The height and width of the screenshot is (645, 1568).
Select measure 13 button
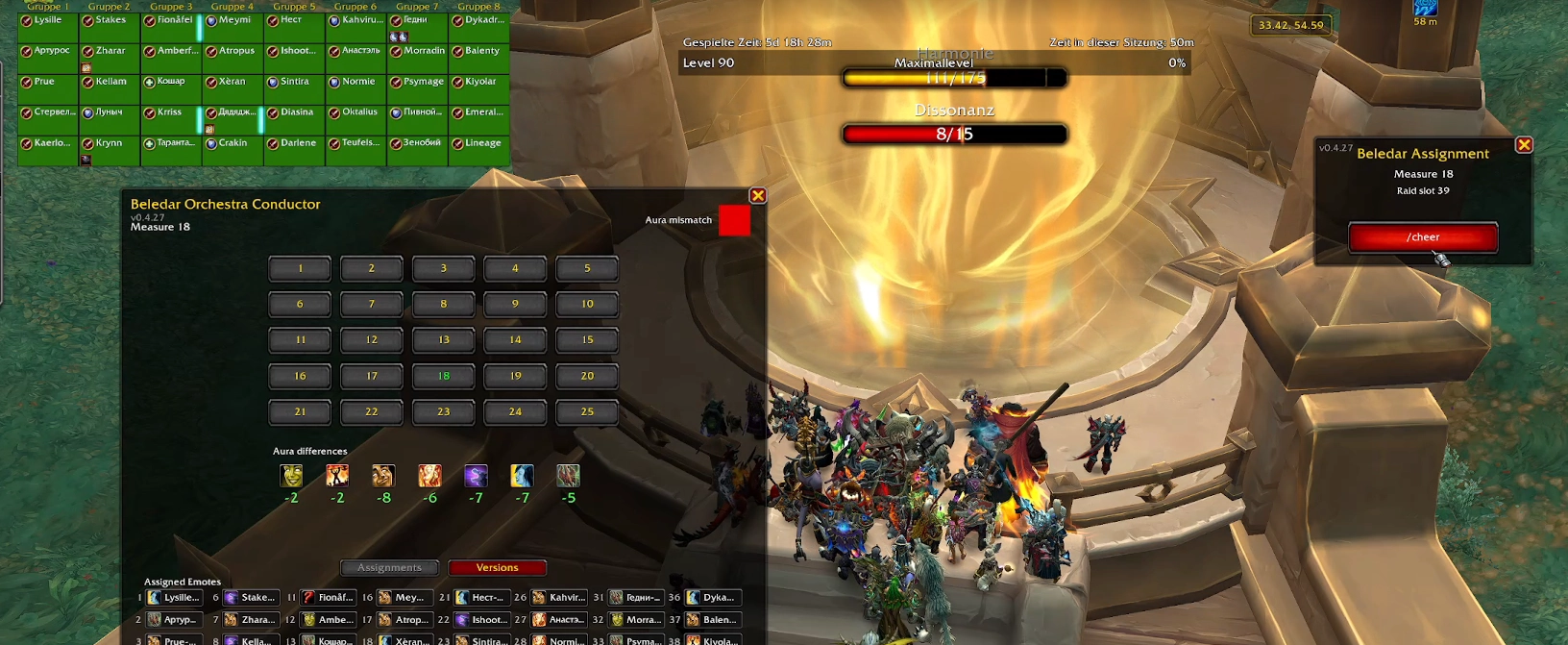443,340
